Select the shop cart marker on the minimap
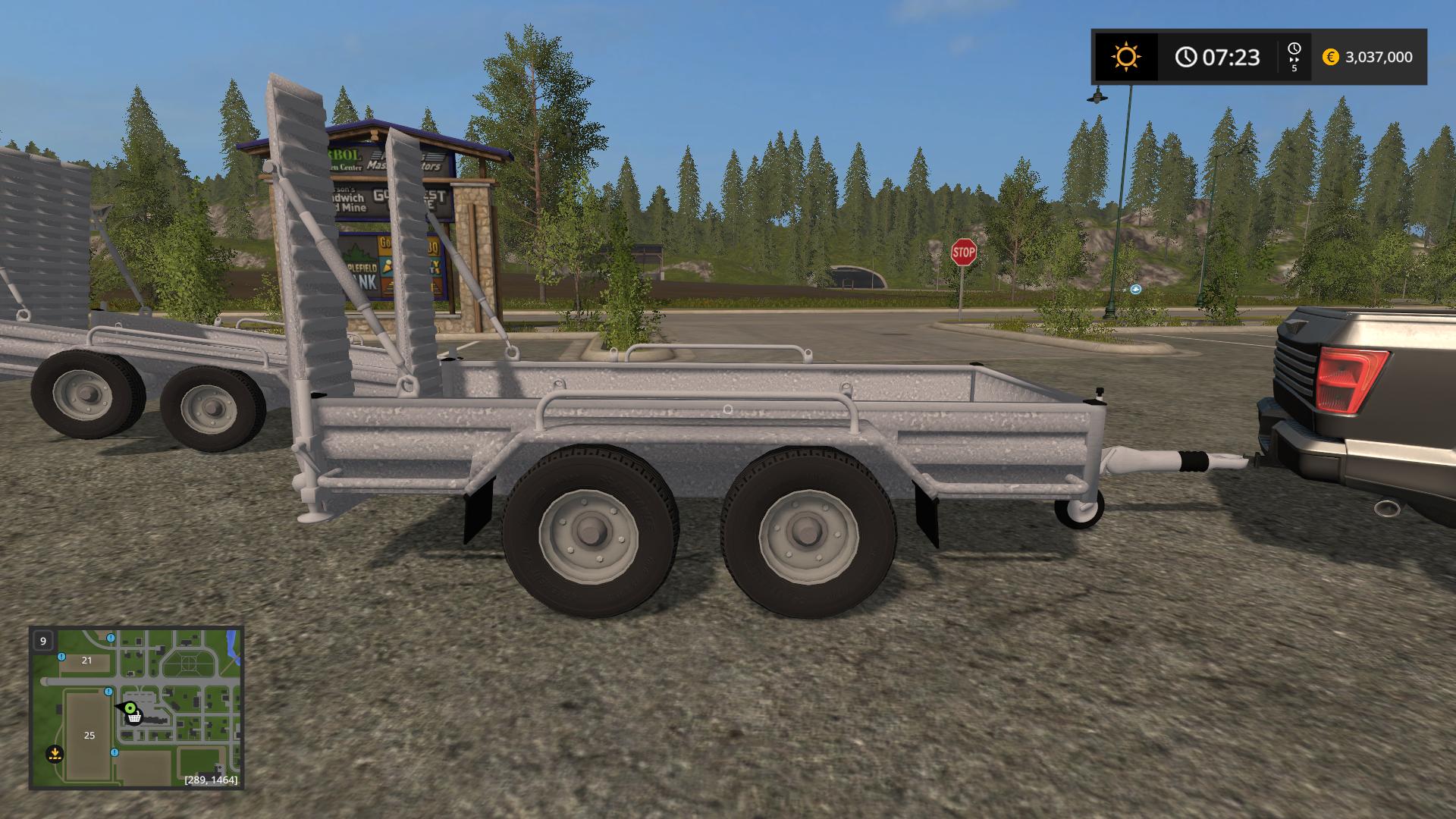The image size is (1456, 819). (134, 717)
